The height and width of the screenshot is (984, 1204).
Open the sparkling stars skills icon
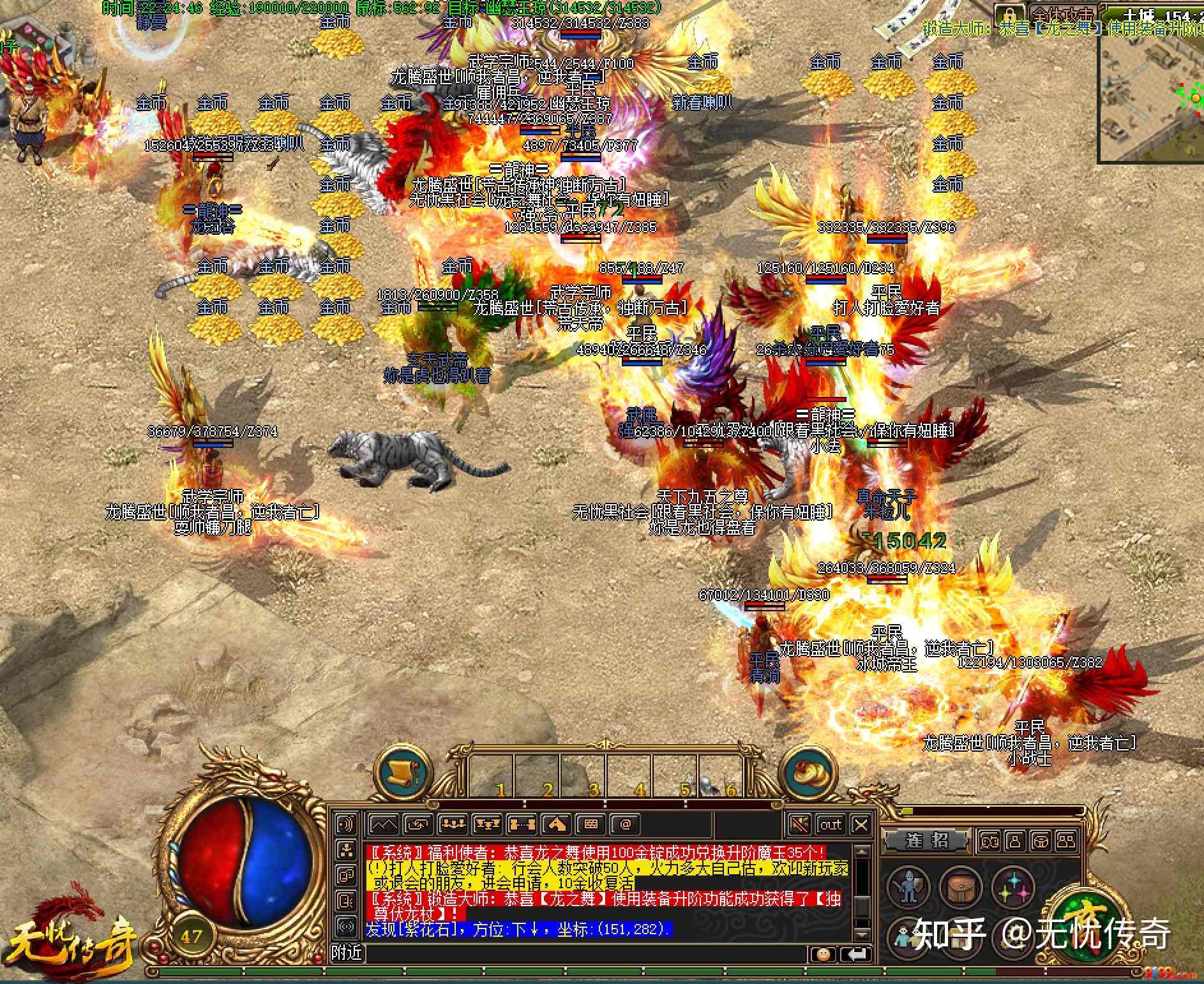(x=1013, y=886)
